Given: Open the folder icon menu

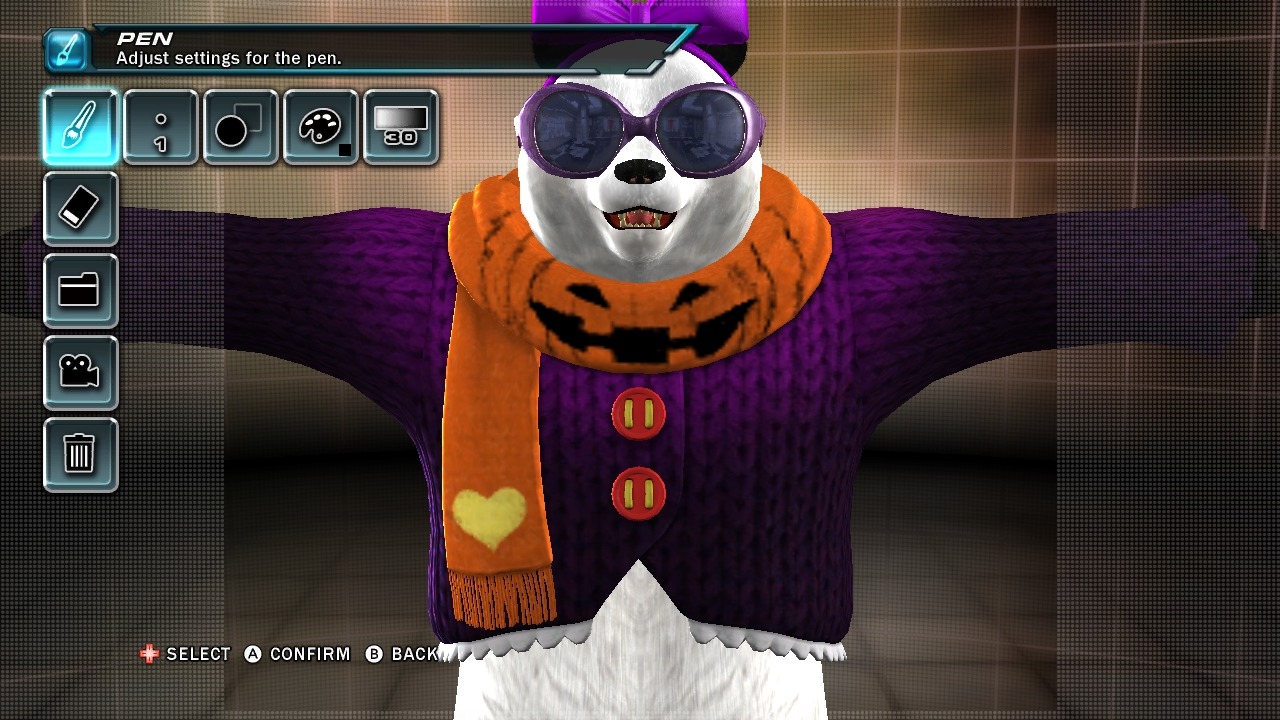Looking at the screenshot, I should pos(80,291).
